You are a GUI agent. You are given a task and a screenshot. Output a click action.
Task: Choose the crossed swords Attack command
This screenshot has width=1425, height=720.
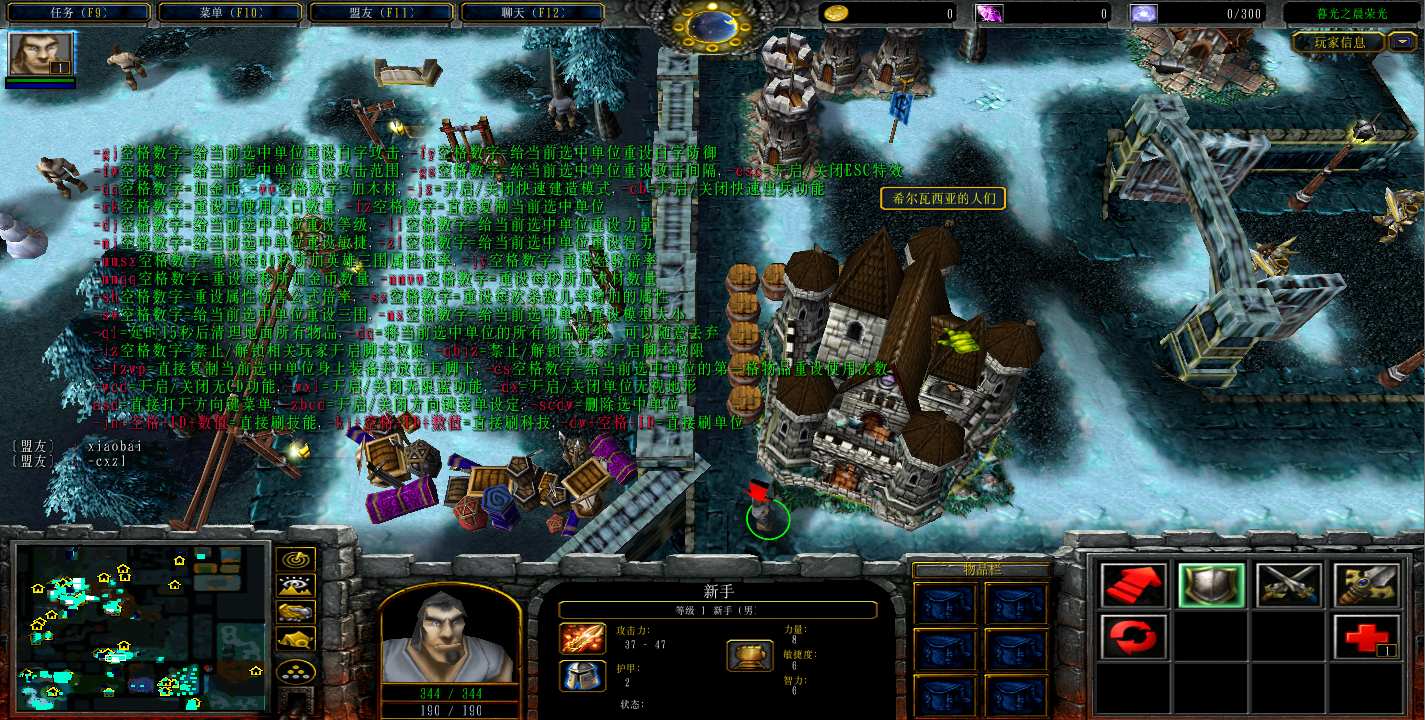[x=1288, y=586]
